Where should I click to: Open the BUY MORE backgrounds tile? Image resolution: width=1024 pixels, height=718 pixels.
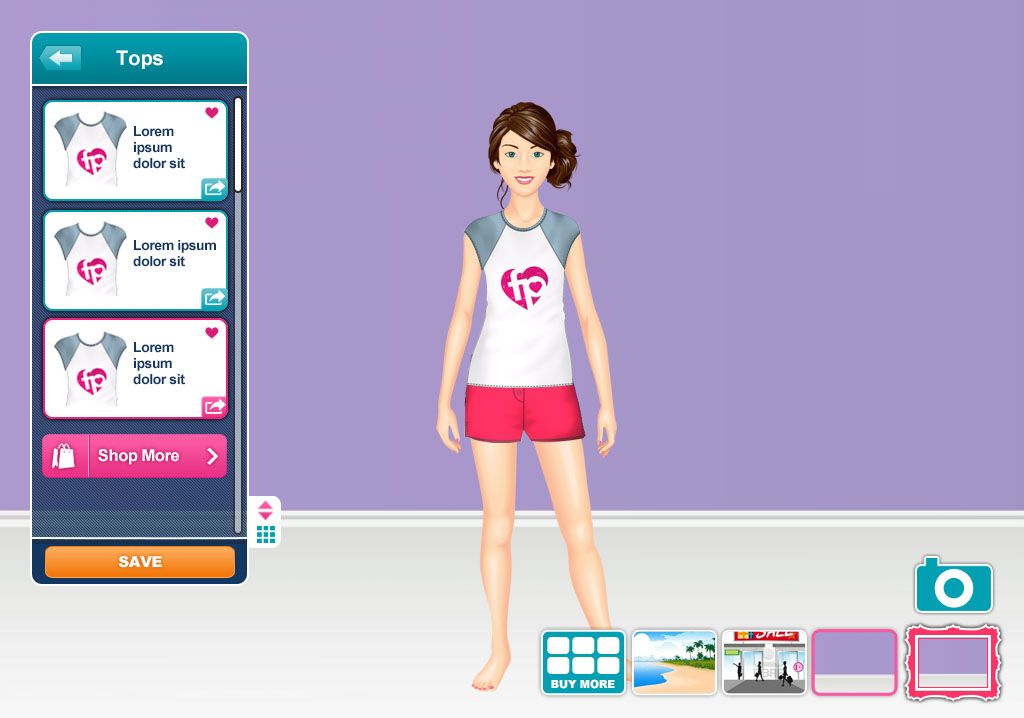tap(583, 662)
